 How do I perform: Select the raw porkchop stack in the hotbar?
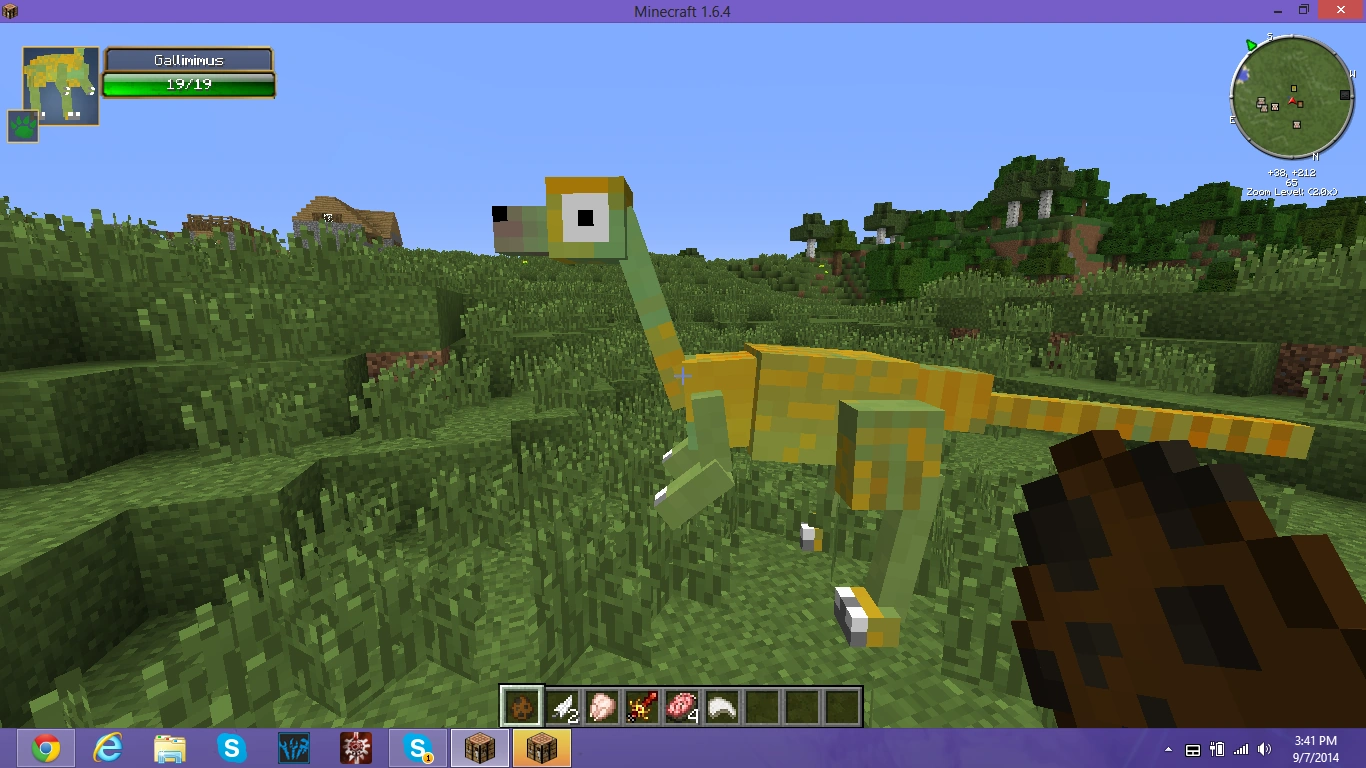coord(679,705)
